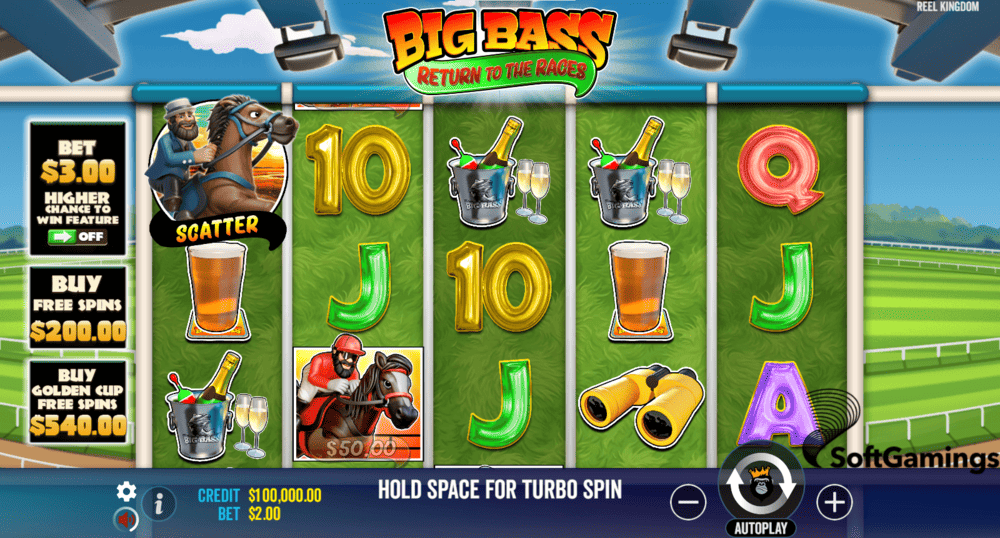Open the gear settings menu
This screenshot has height=538, width=1000.
coord(126,491)
